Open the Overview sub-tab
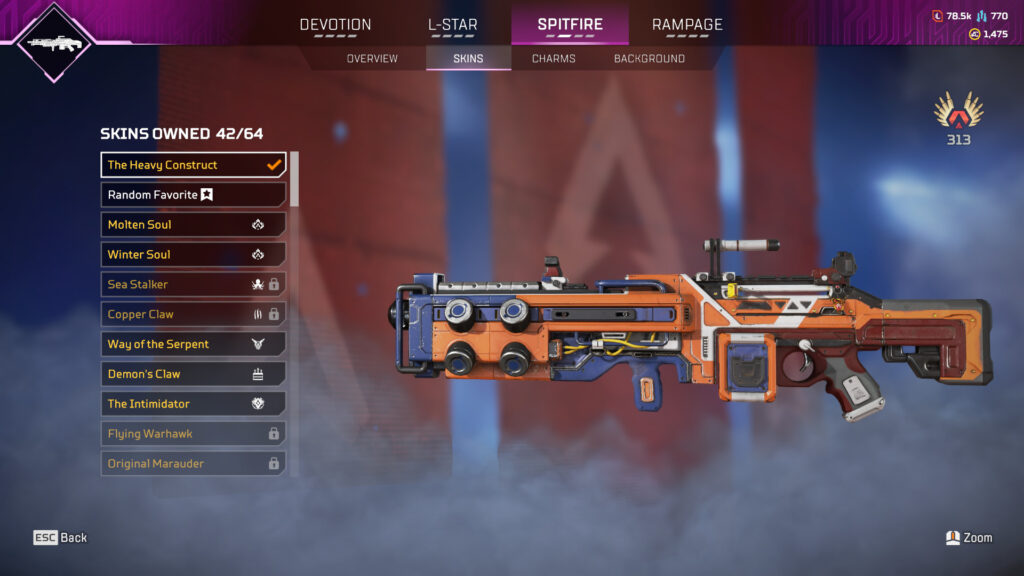Screen dimensions: 1024x576 pos(372,59)
